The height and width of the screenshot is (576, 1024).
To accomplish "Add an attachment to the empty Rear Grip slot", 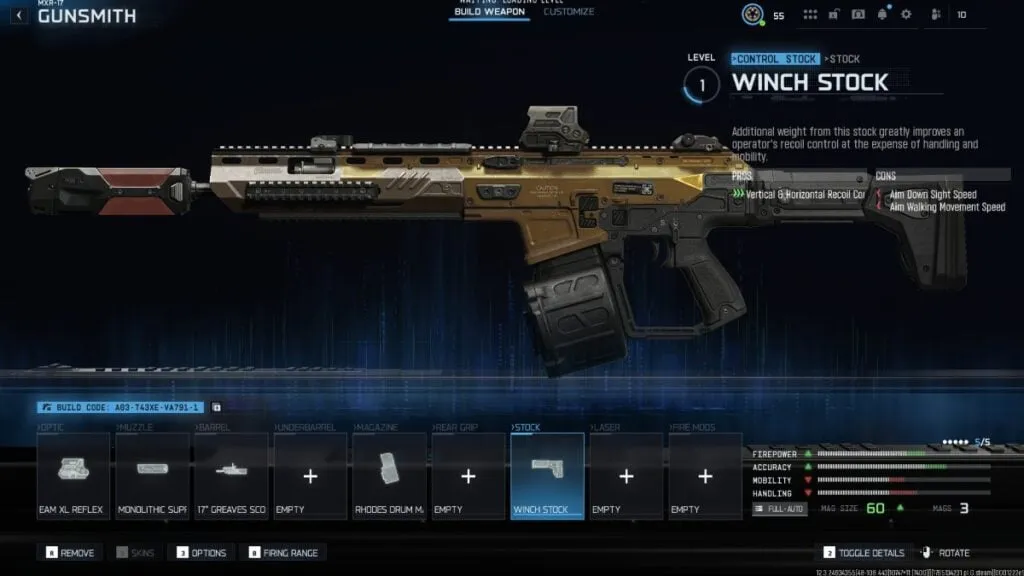I will coord(468,477).
